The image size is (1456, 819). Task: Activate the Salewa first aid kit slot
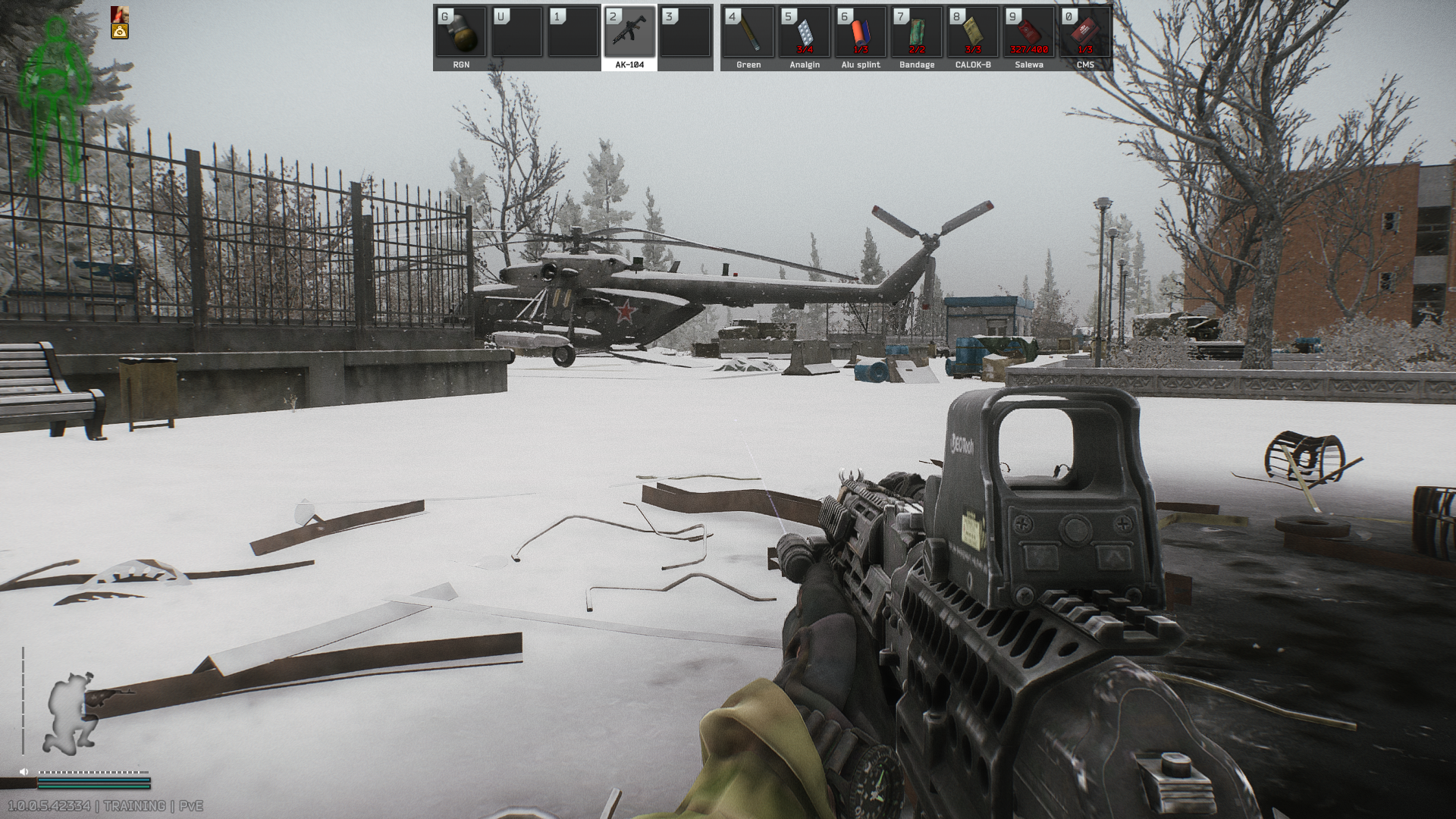point(1029,33)
